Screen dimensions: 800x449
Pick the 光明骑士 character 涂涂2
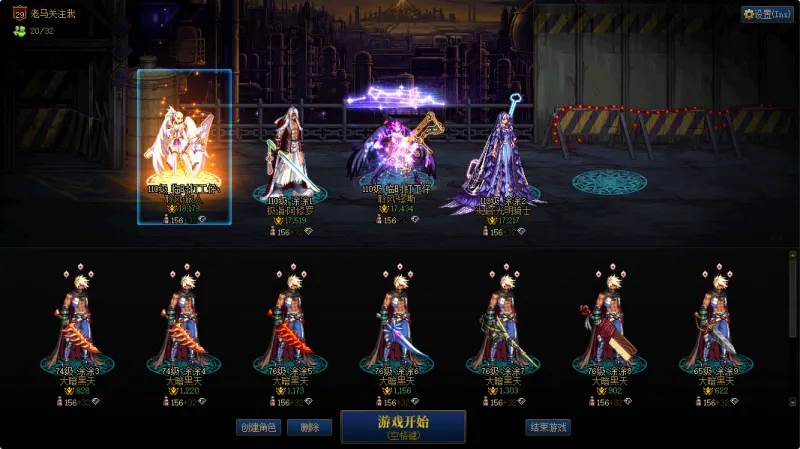coord(502,160)
